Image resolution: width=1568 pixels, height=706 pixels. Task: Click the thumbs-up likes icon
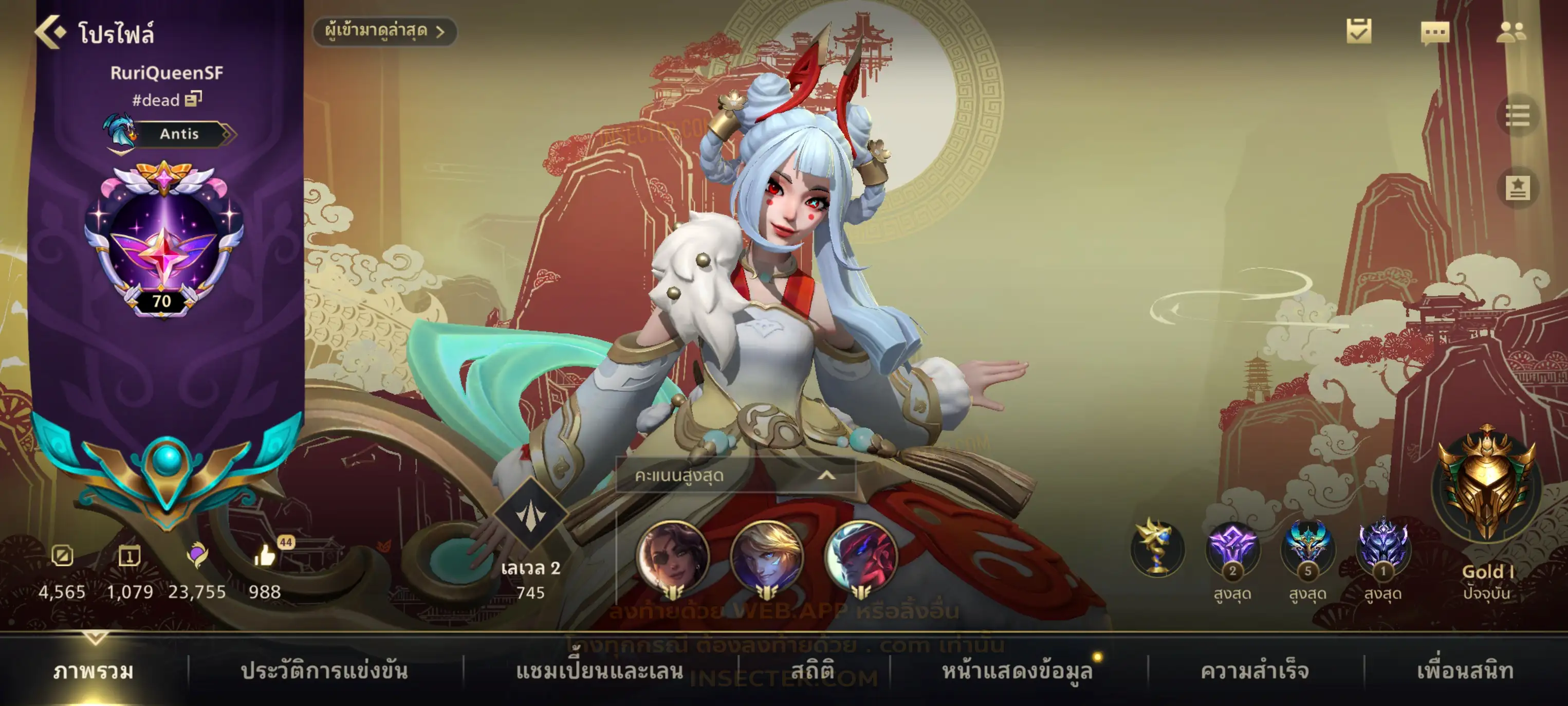pos(265,555)
